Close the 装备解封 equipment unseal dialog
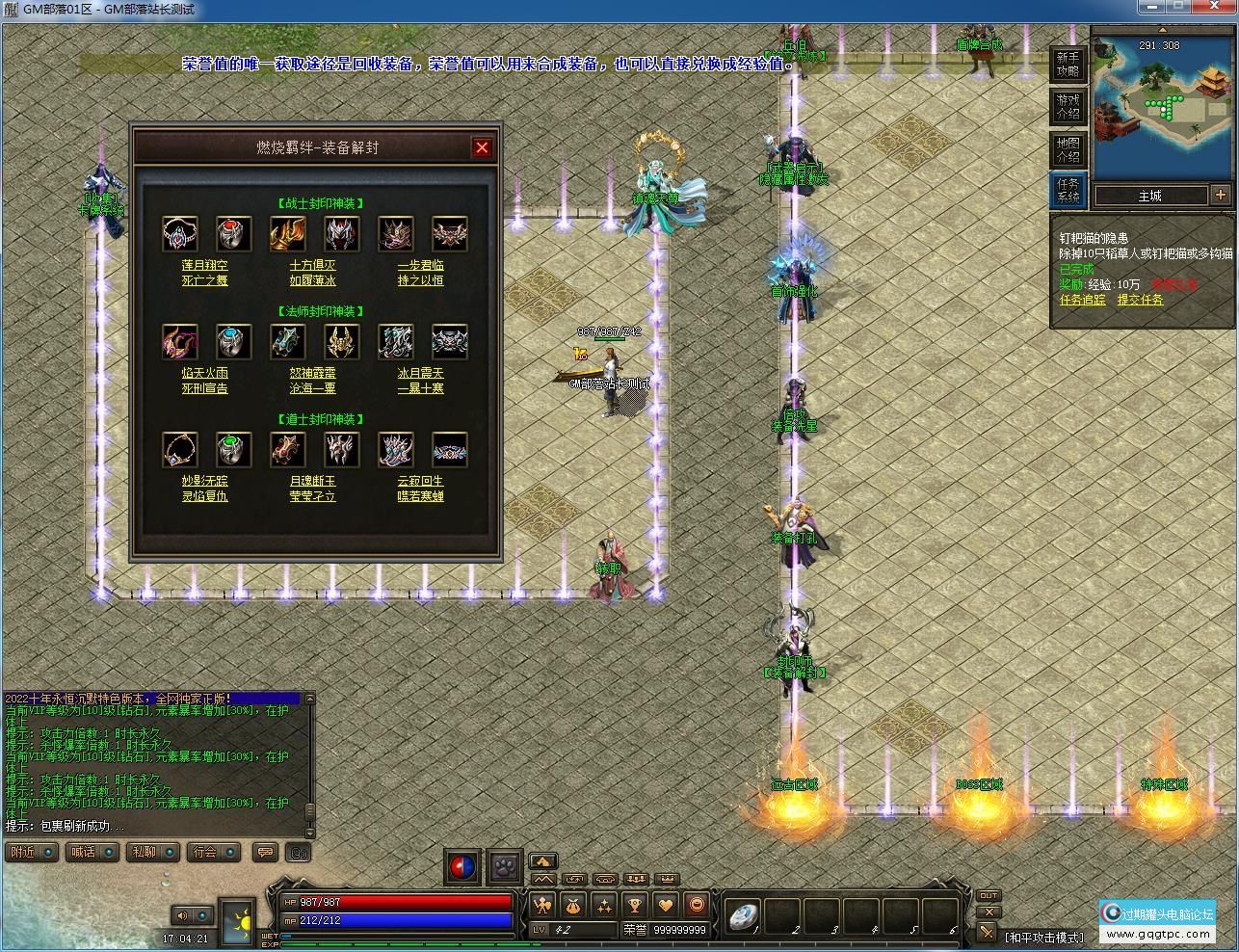Viewport: 1239px width, 952px height. [482, 147]
